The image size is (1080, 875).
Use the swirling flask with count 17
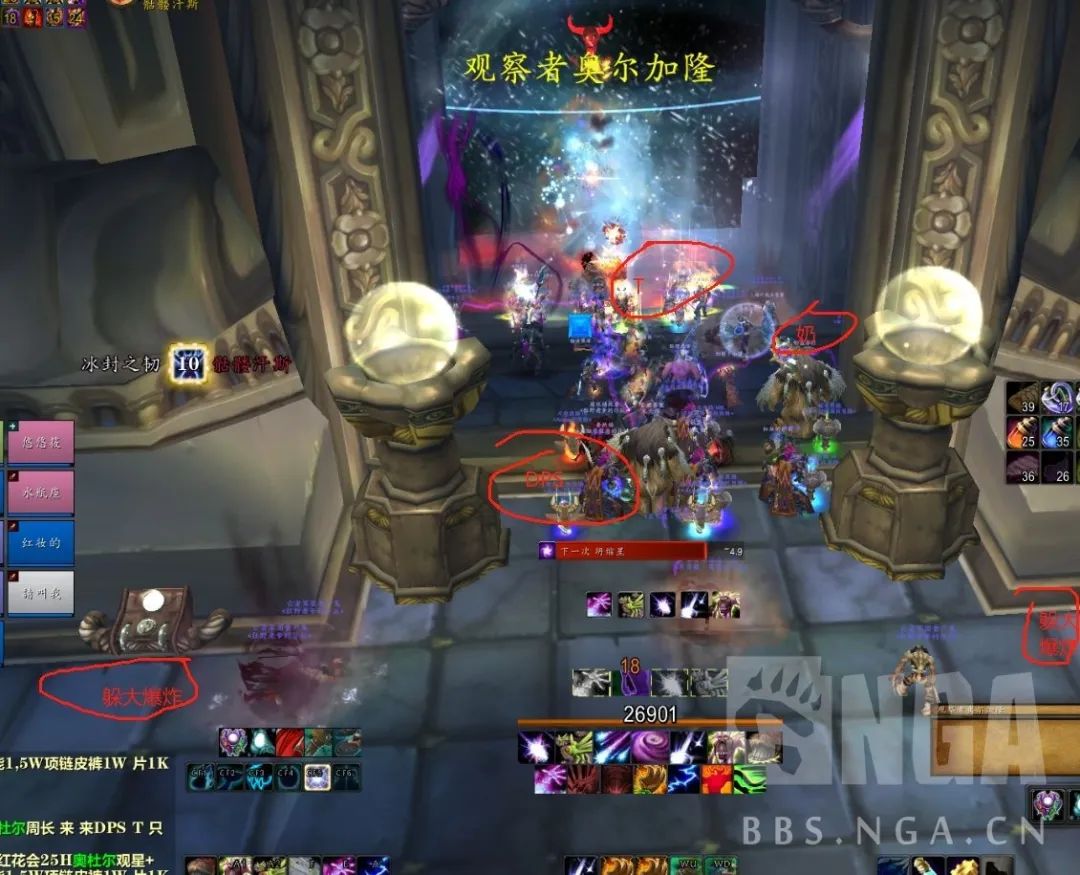pyautogui.click(x=1057, y=398)
